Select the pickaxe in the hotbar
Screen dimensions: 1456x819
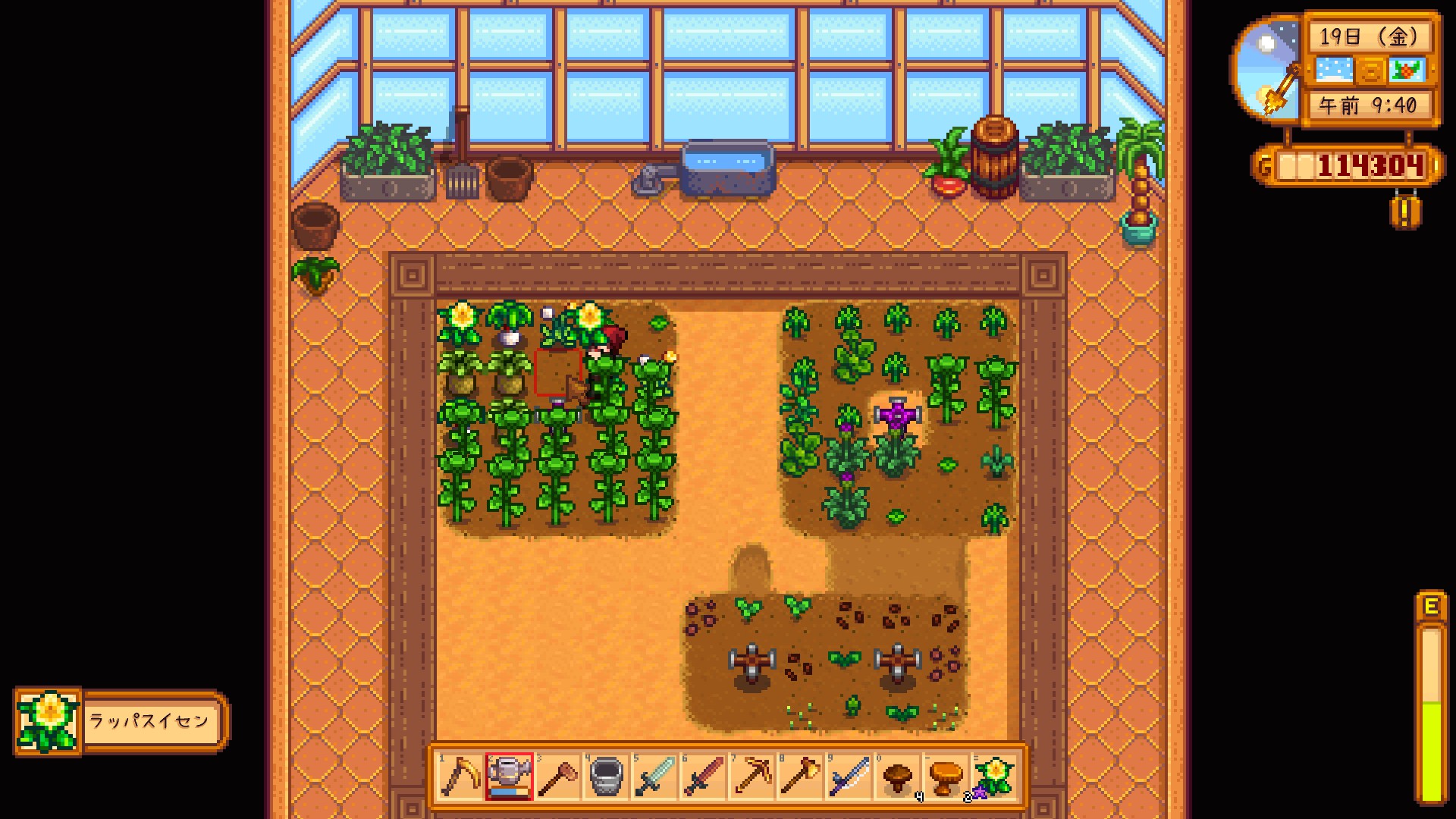752,777
